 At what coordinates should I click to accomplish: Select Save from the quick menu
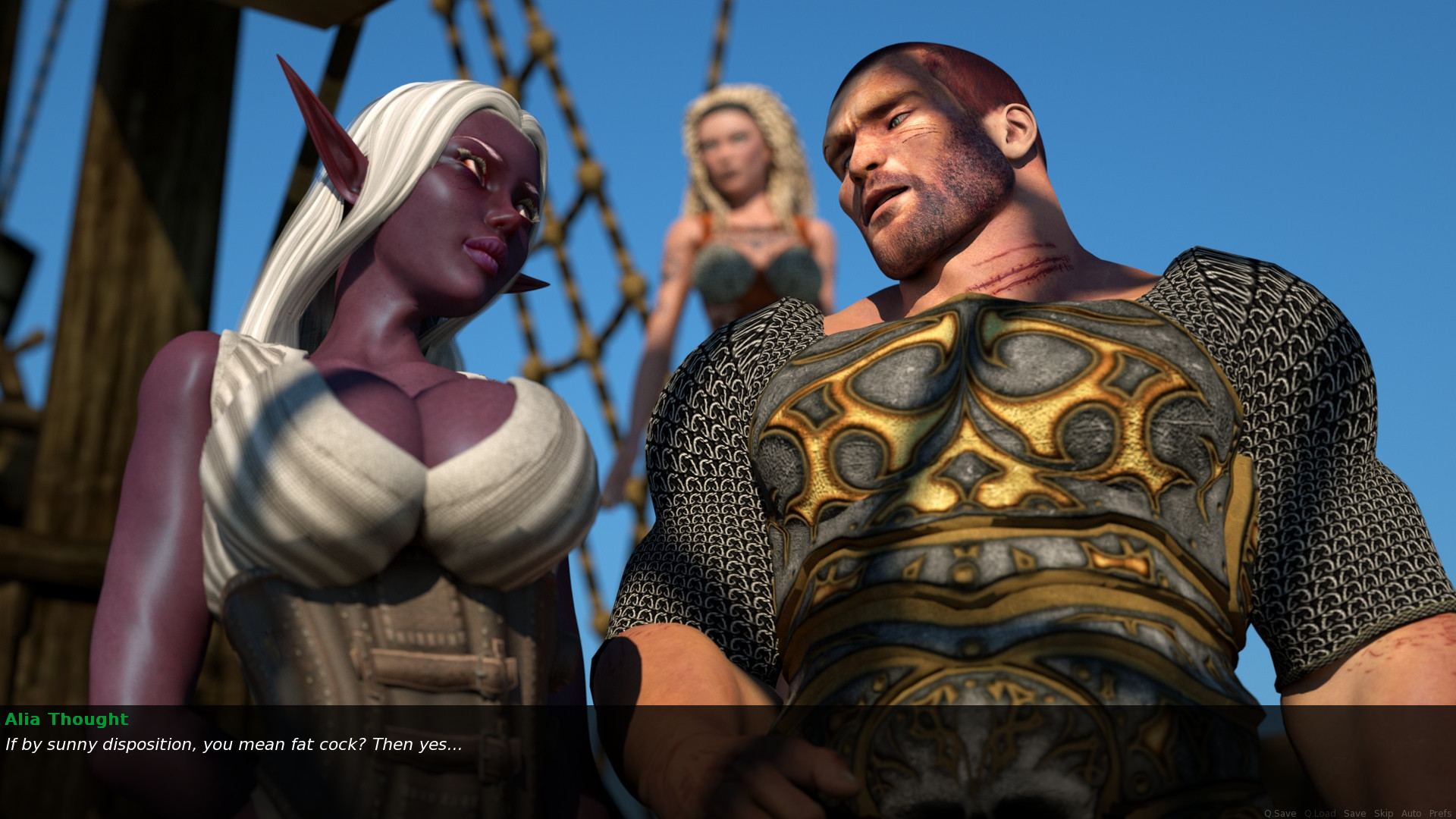point(1356,813)
